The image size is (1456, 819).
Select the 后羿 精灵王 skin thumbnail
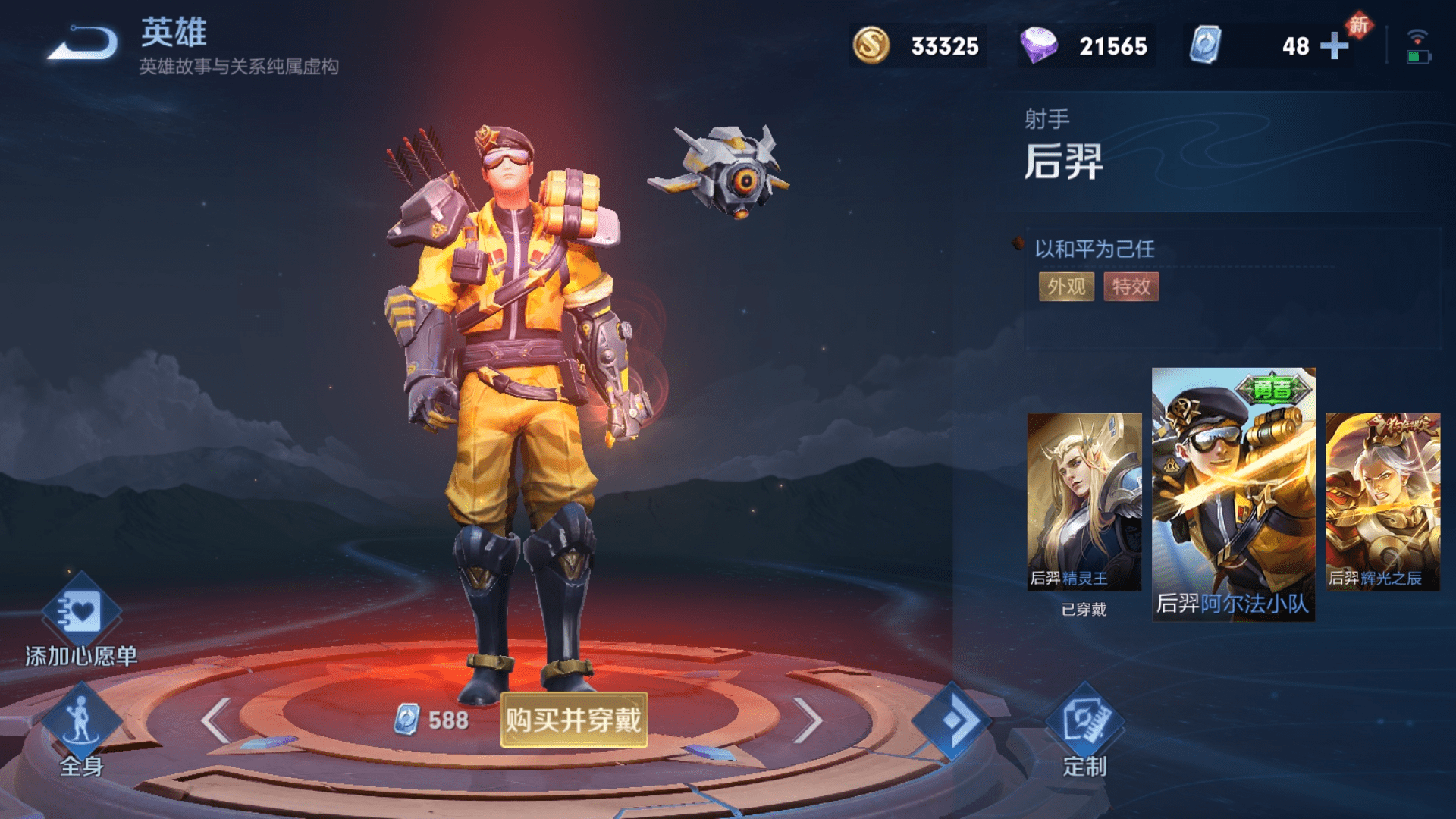click(x=1084, y=501)
